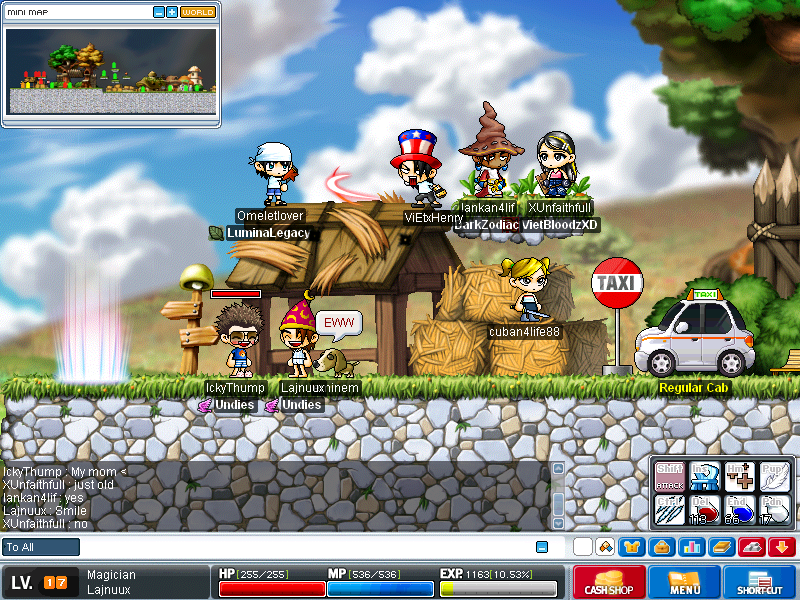Screen dimensions: 800x600
Task: Open the skill book icon
Action: tap(721, 547)
